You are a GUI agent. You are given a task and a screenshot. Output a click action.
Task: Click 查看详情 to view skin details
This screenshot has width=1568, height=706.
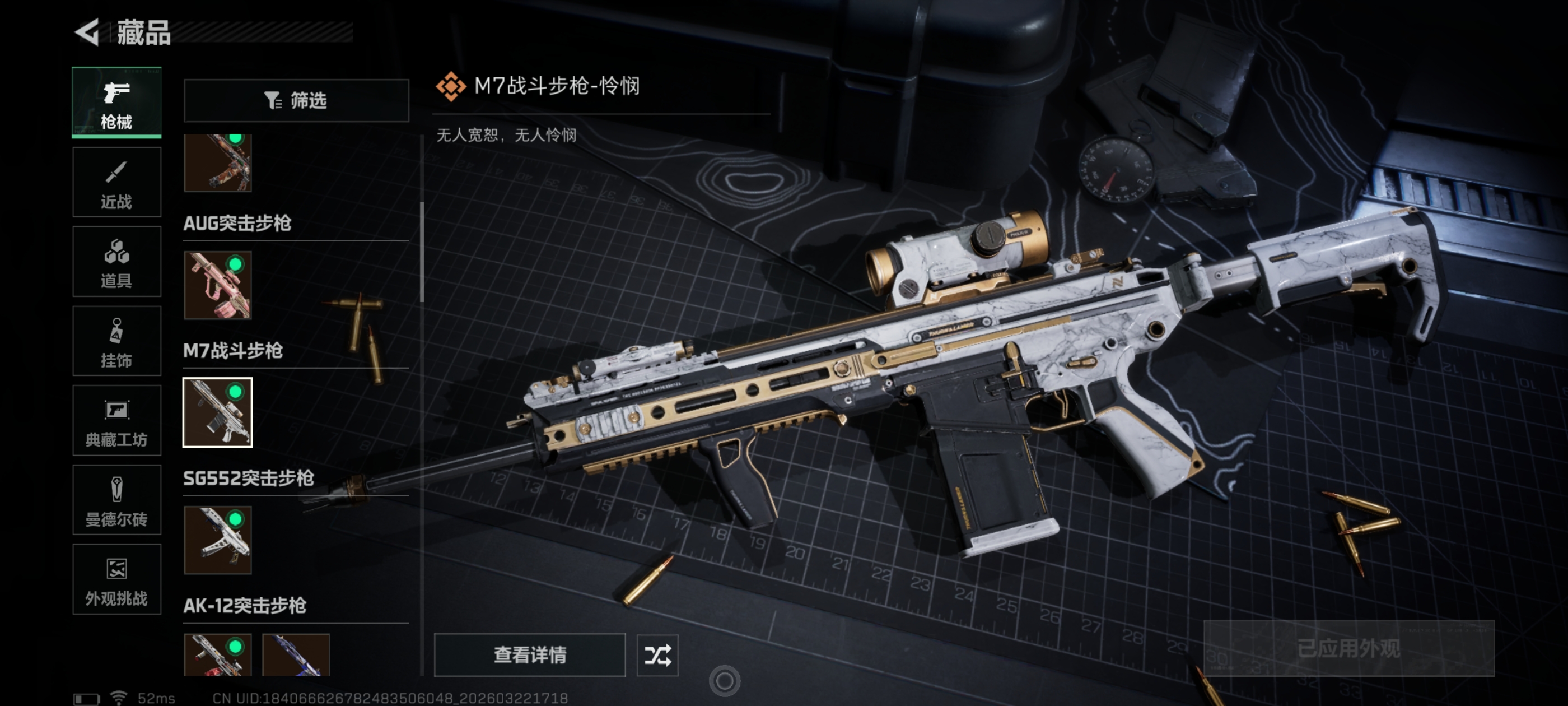pos(530,655)
